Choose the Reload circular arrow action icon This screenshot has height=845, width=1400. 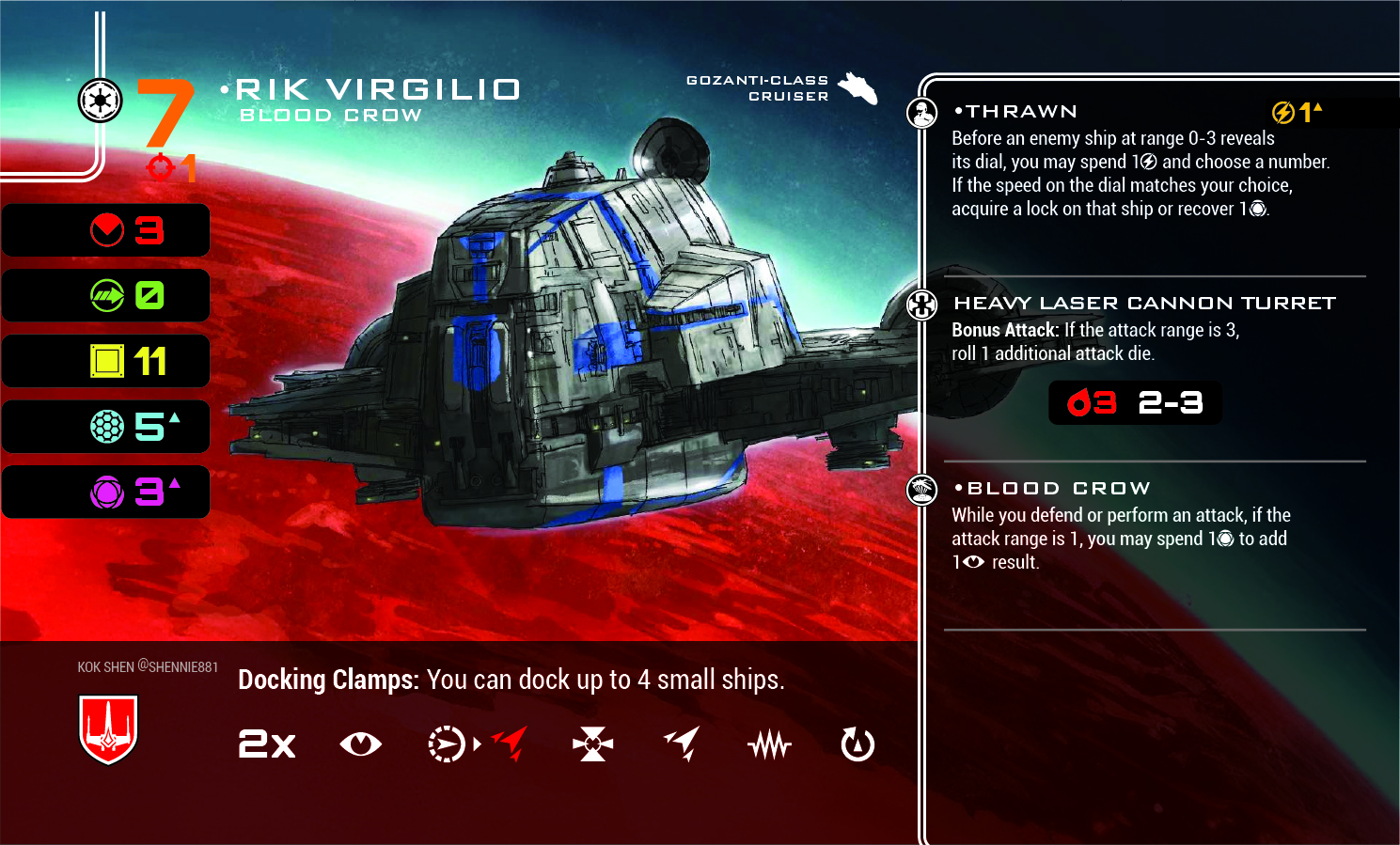pos(857,744)
